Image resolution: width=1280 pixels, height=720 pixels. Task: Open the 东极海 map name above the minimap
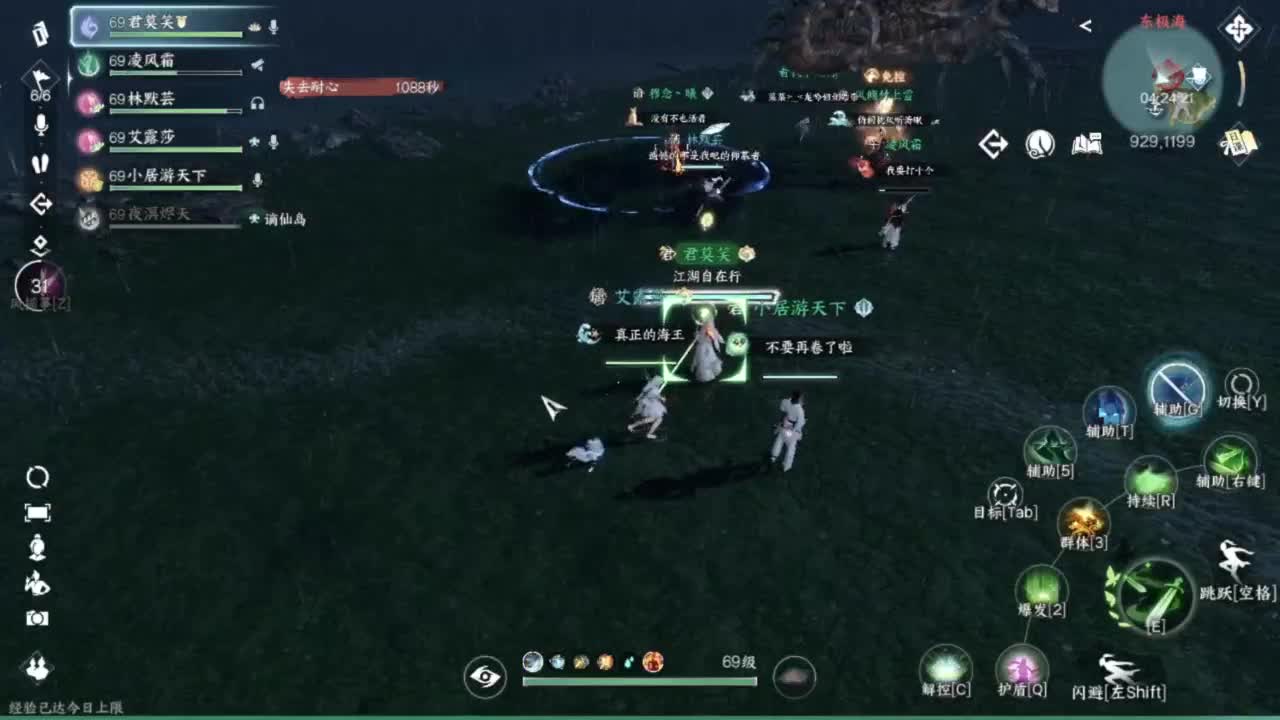(1162, 18)
